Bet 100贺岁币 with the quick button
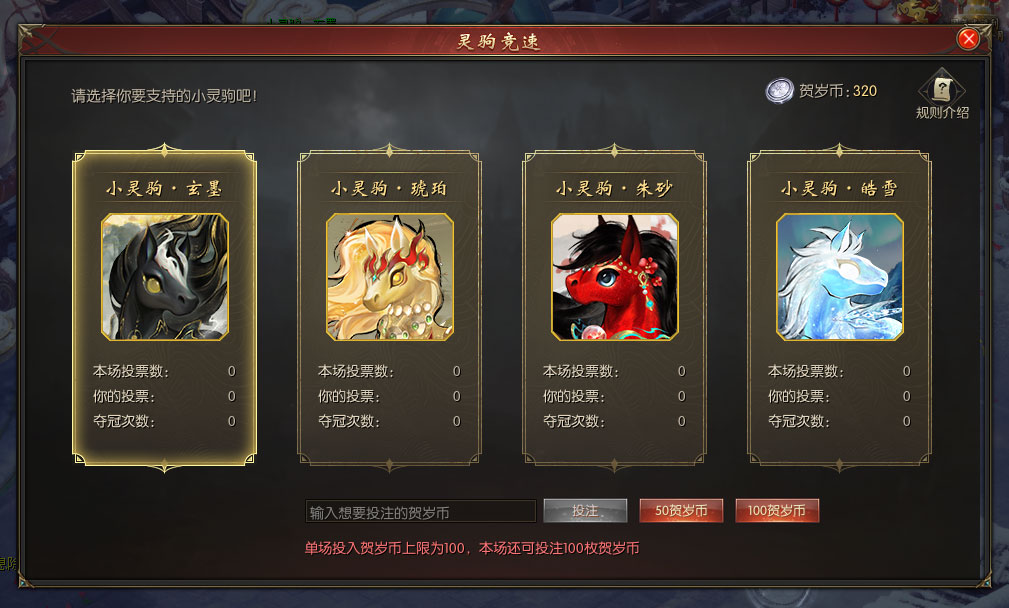This screenshot has height=608, width=1009. click(x=777, y=511)
